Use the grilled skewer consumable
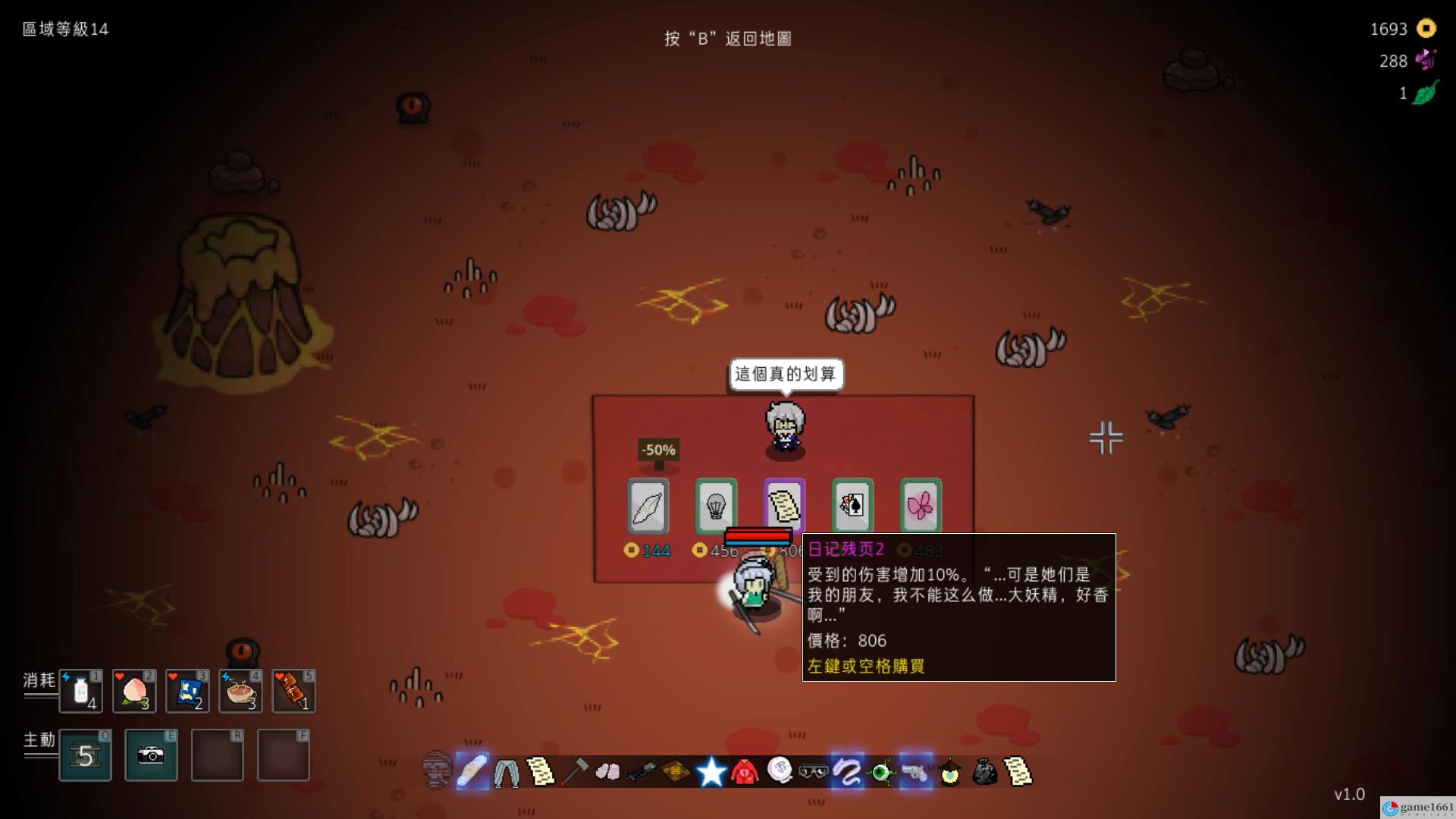Screen dimensions: 1456x819 tap(293, 692)
